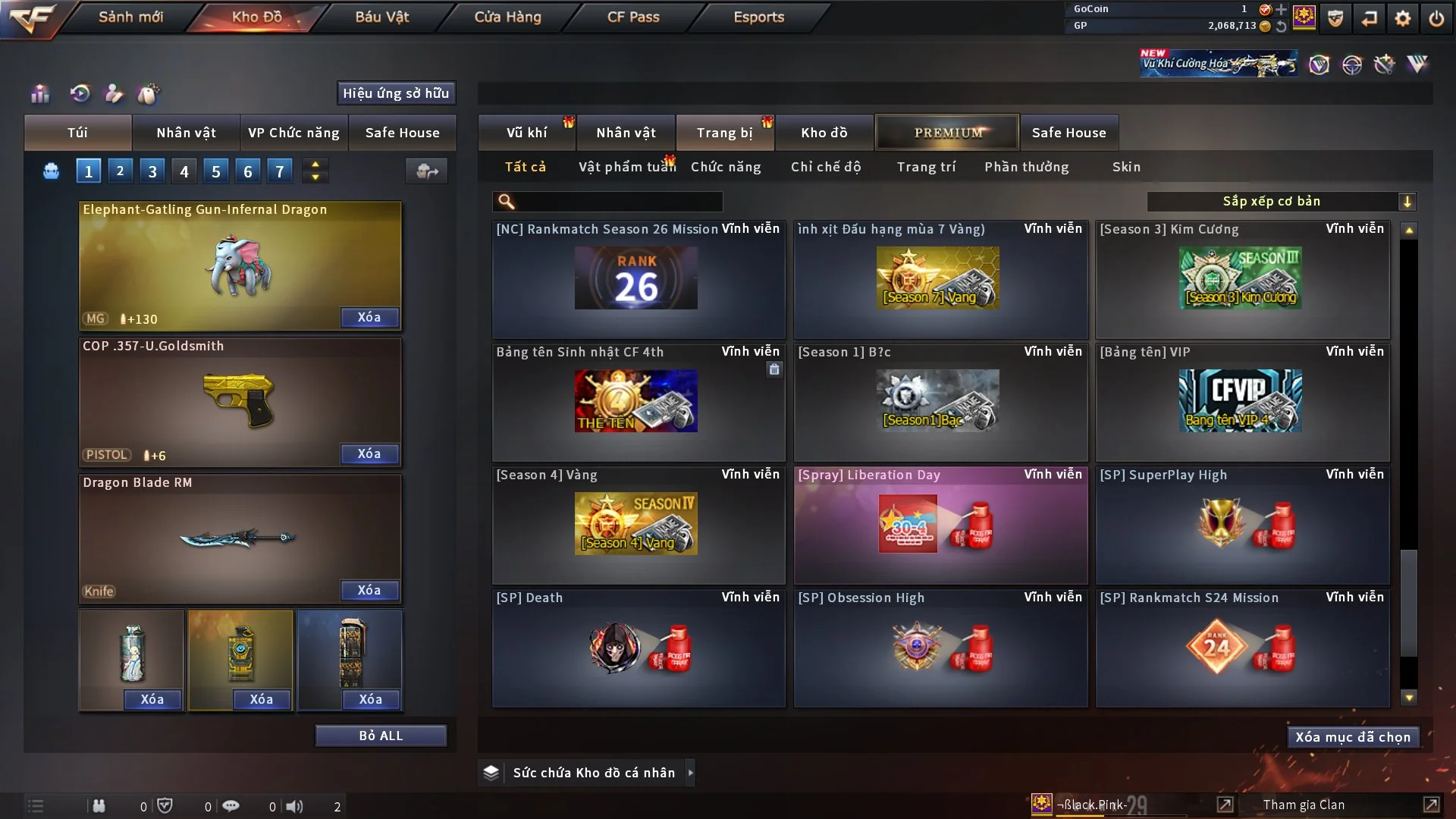The height and width of the screenshot is (819, 1456).
Task: Open the Hiệu ứng sở hữu panel
Action: point(396,93)
